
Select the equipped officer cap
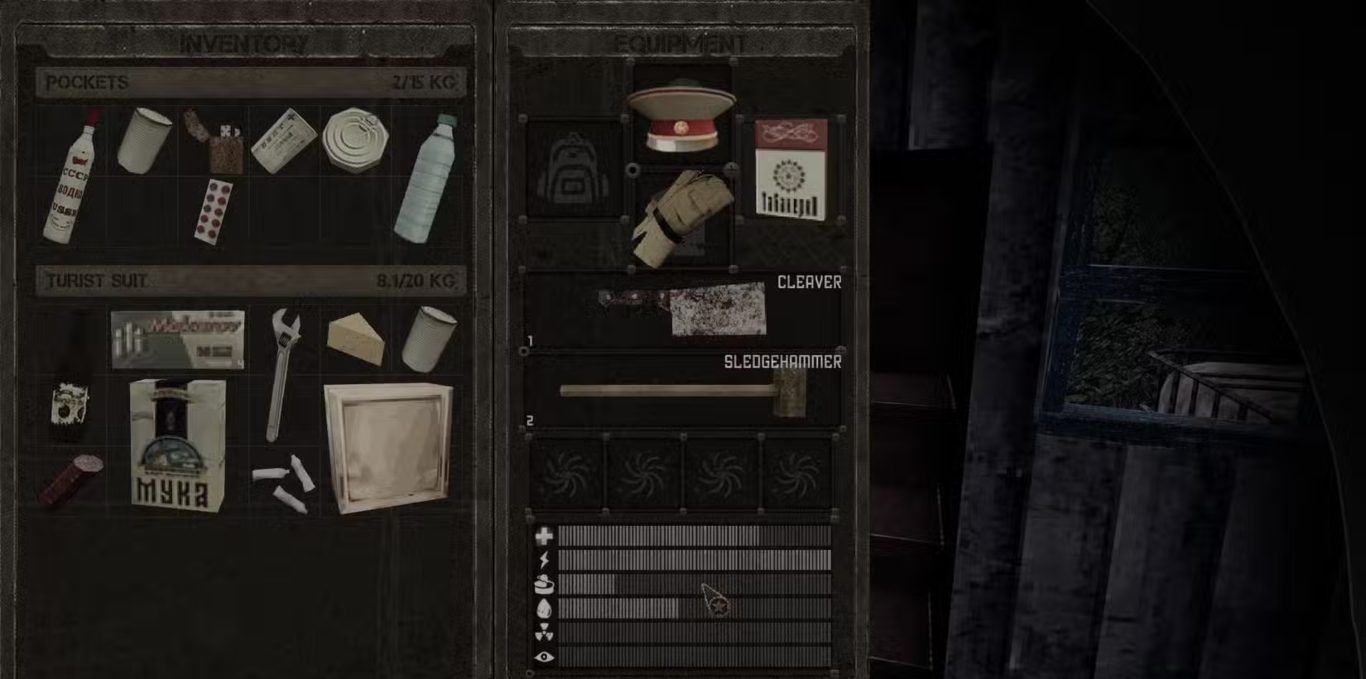pos(680,115)
